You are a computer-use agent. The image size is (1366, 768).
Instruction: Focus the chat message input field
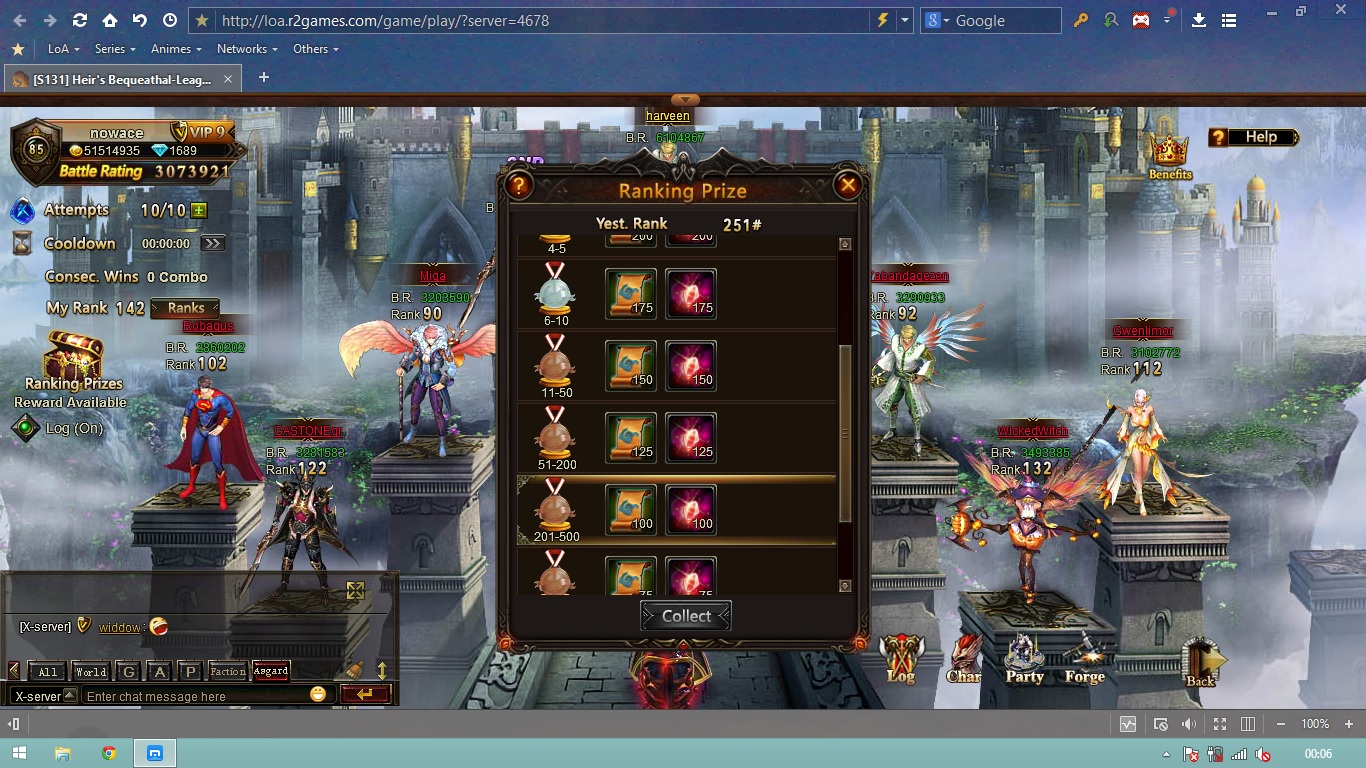pyautogui.click(x=195, y=696)
